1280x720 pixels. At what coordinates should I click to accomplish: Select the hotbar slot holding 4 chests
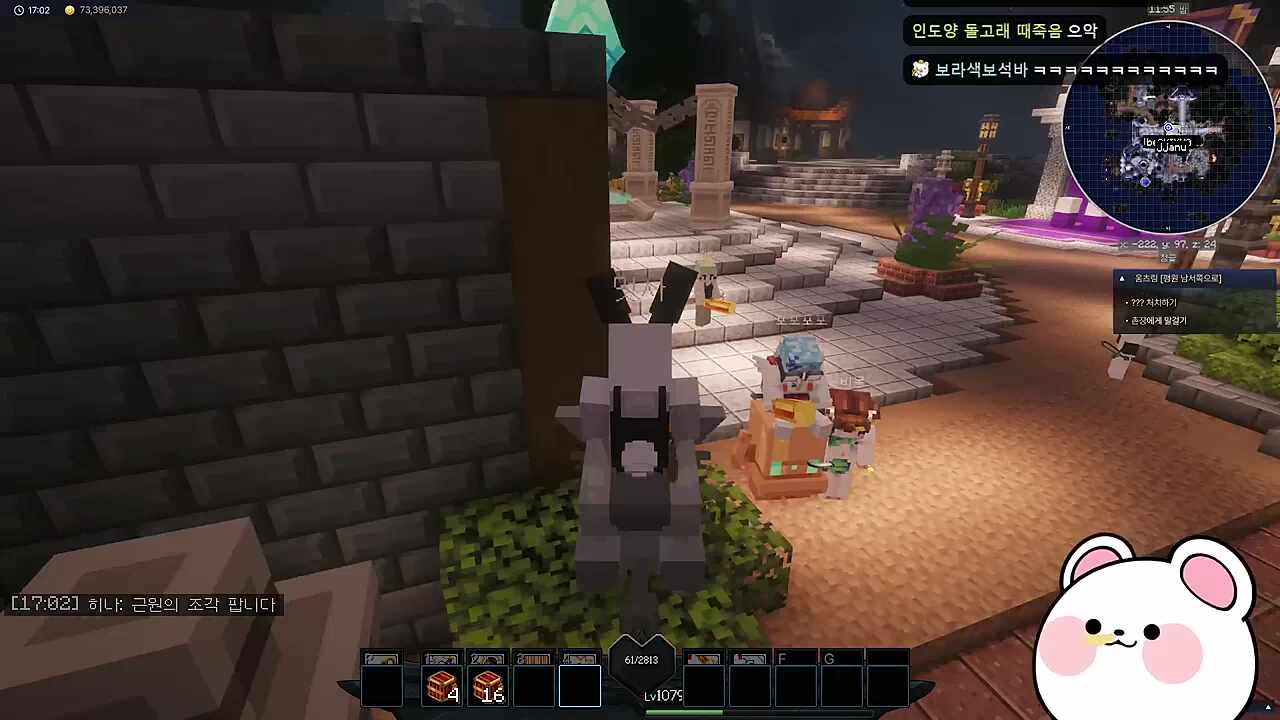(x=441, y=686)
